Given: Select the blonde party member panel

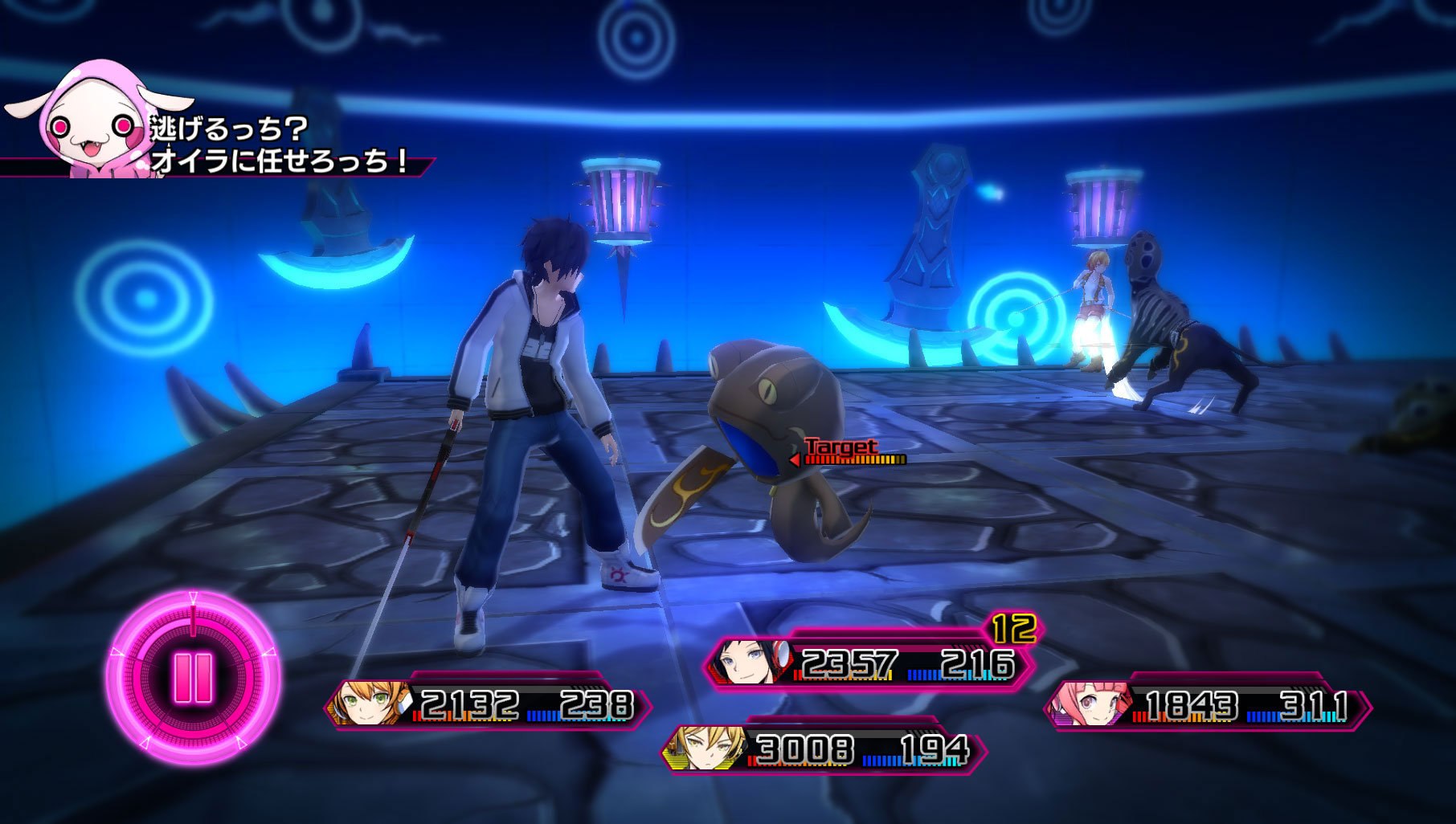Looking at the screenshot, I should tap(823, 750).
